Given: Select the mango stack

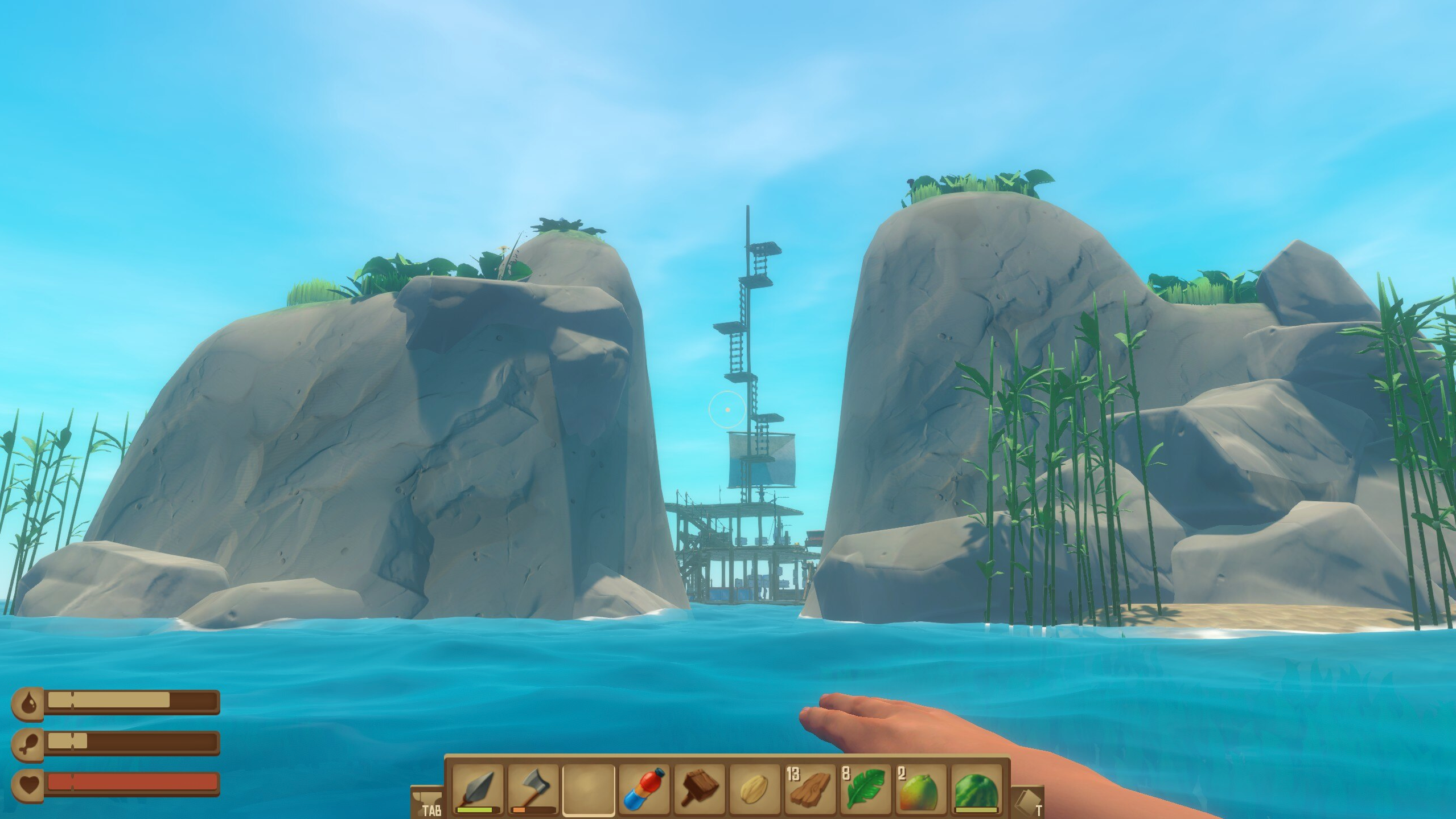Looking at the screenshot, I should pos(920,789).
